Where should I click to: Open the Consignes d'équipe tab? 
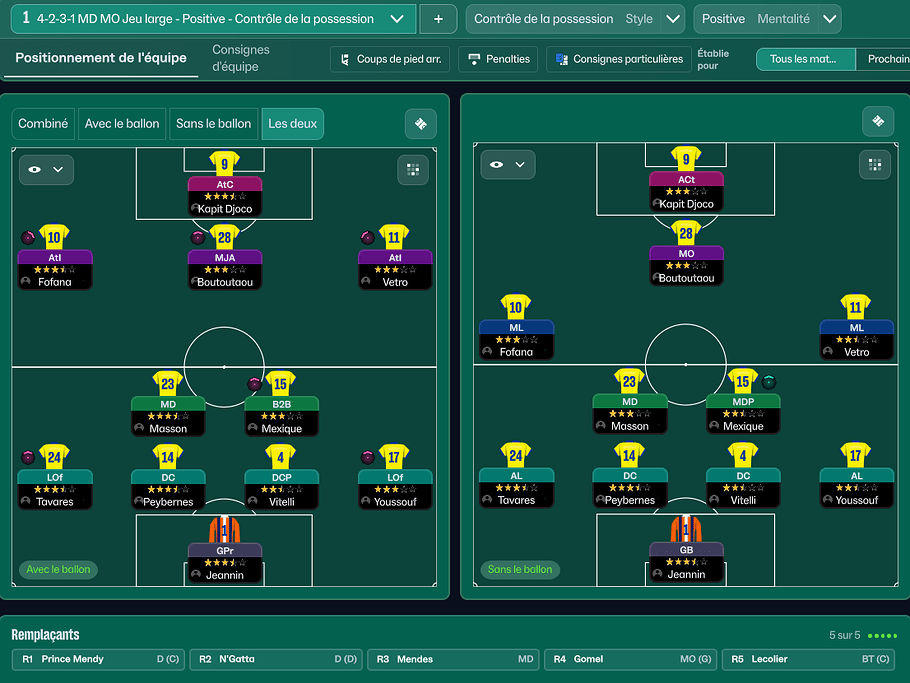point(241,58)
